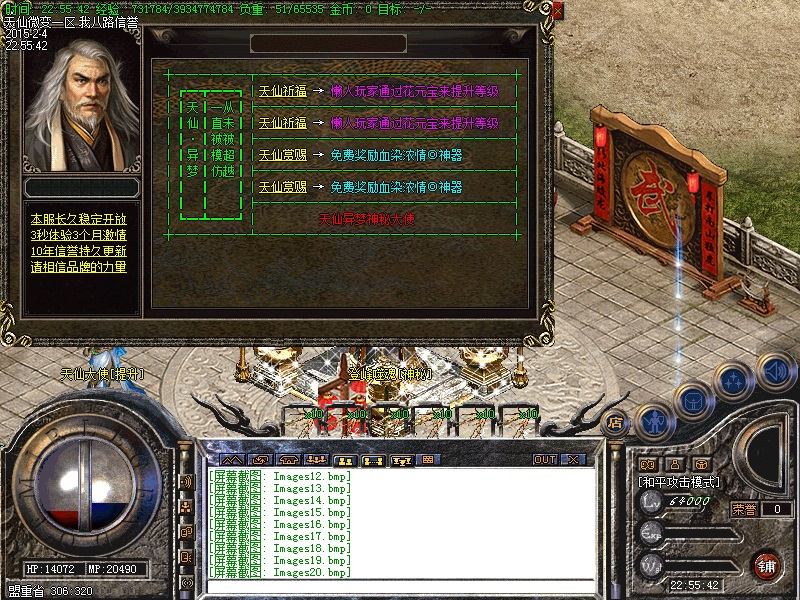Open the 10年信誉持久更新 link
This screenshot has height=600, width=800.
tap(79, 250)
